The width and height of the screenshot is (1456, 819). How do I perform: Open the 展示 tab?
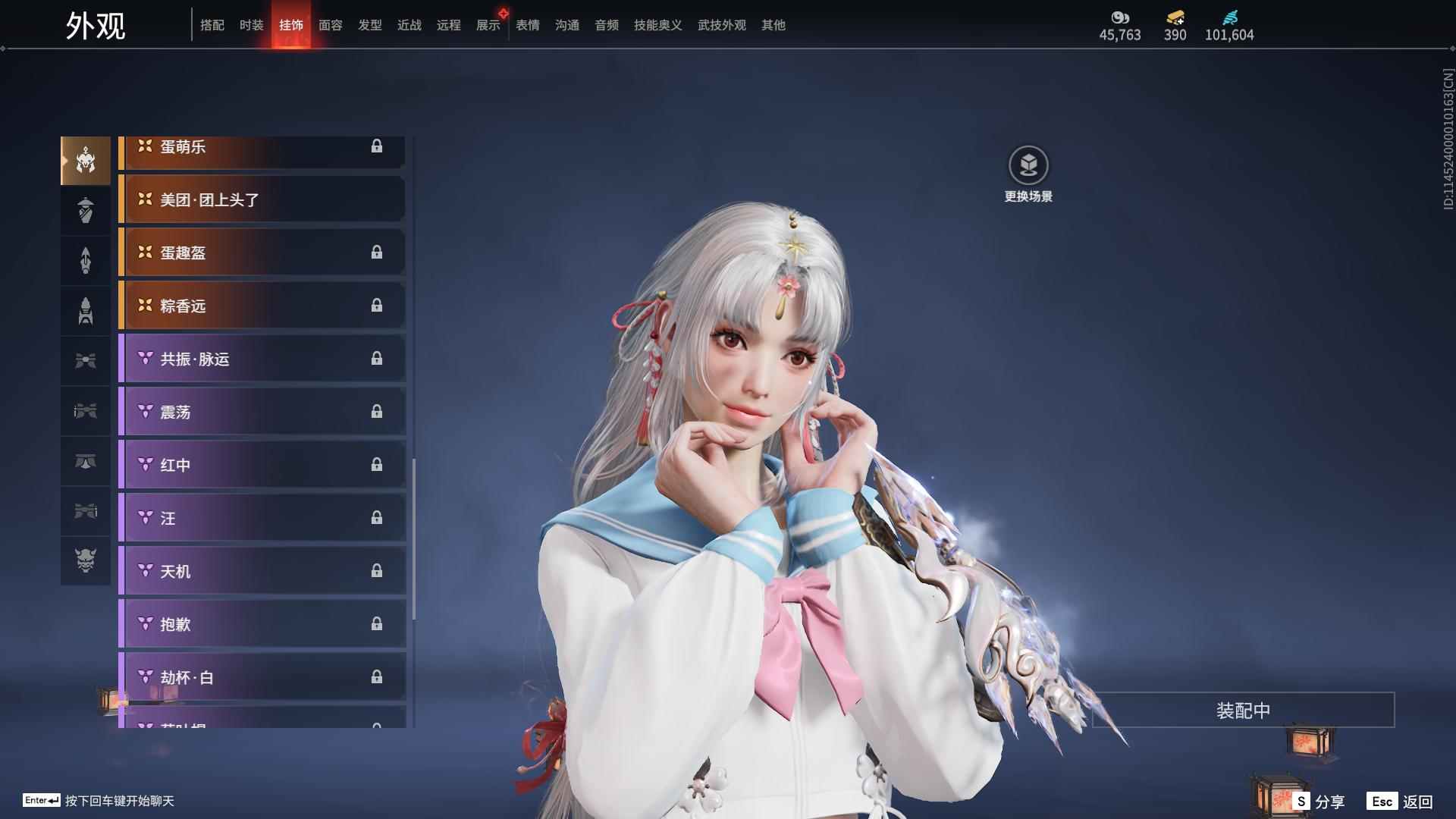coord(488,25)
